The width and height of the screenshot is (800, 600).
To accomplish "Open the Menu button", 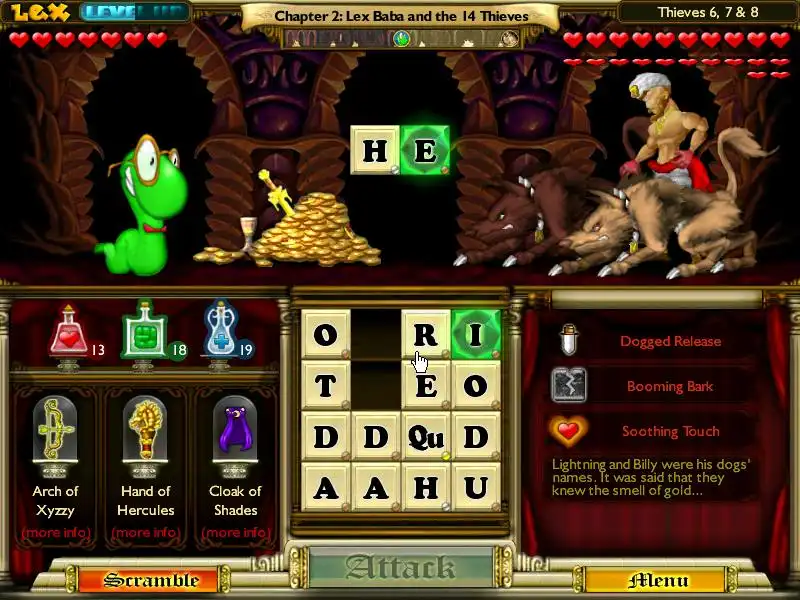I will tap(658, 580).
